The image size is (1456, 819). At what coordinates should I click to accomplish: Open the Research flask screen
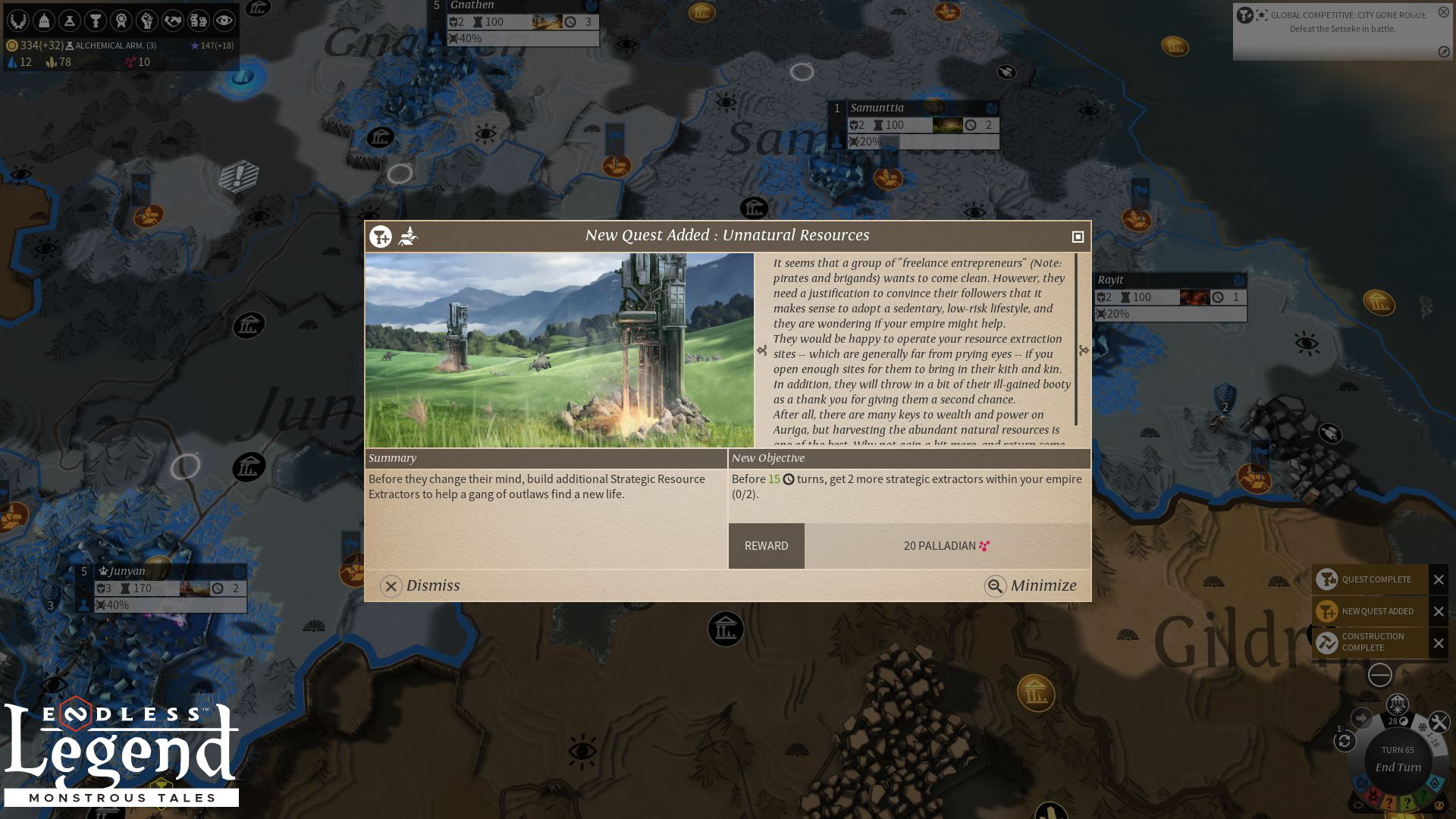click(x=70, y=20)
